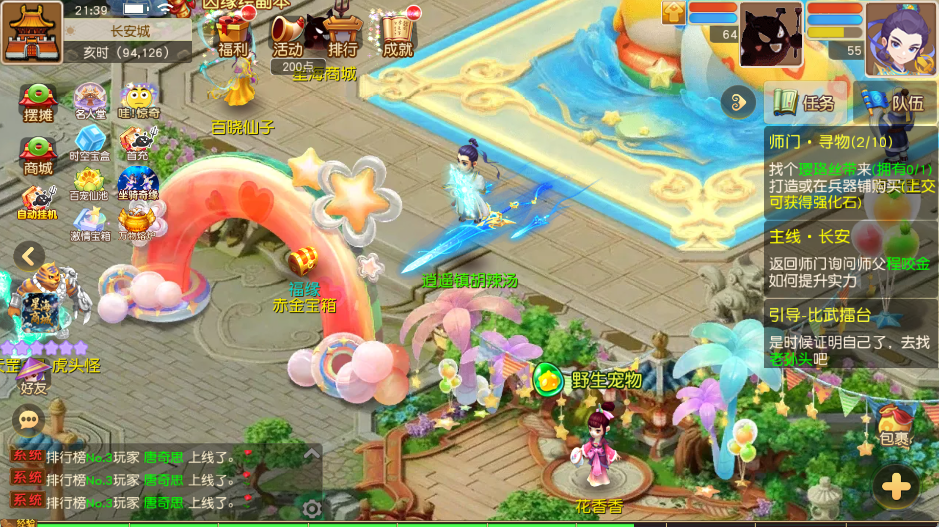Open the 长安城 palace minimap icon

click(x=33, y=32)
